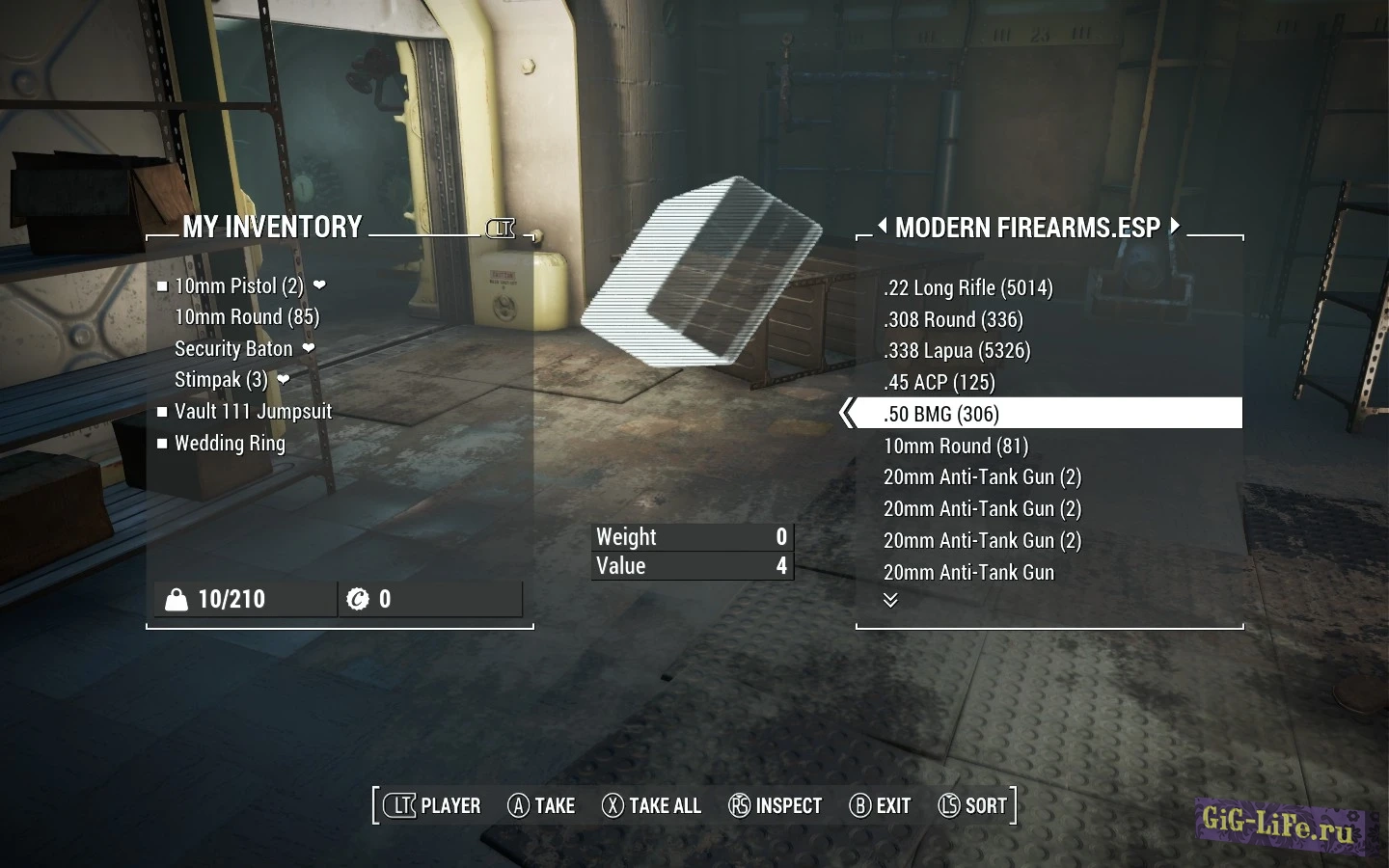
Task: Select the Security Baton item
Action: coord(233,349)
